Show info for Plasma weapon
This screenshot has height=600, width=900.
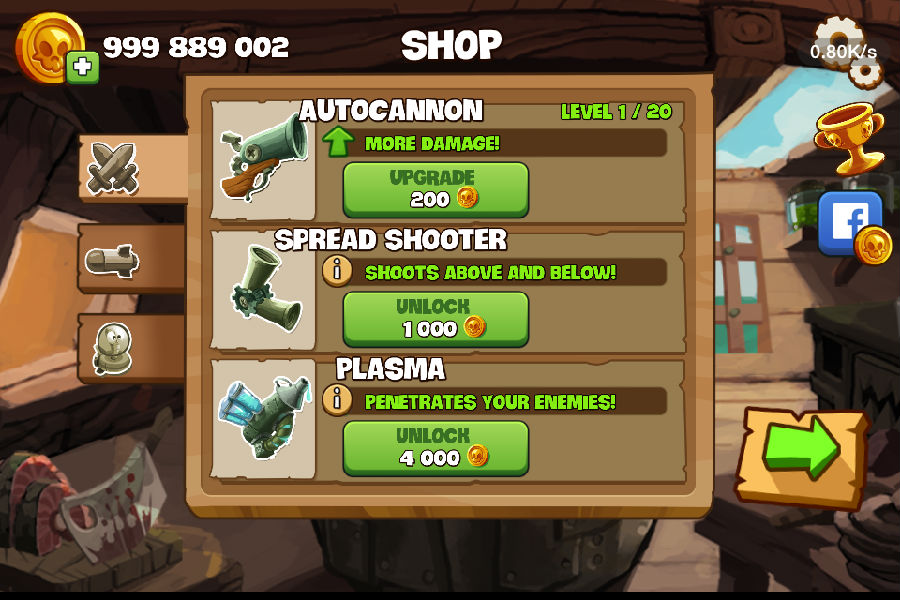(337, 401)
